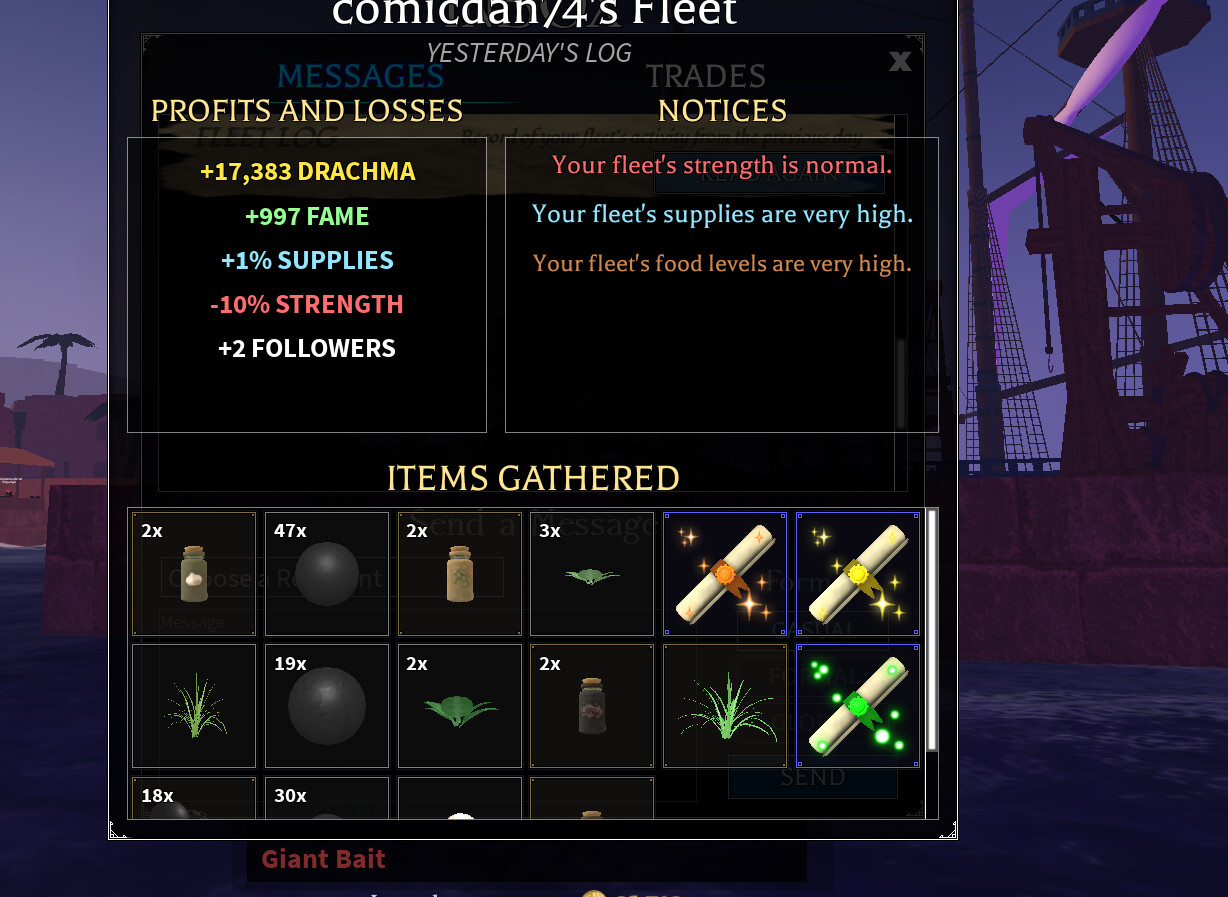The image size is (1228, 897).
Task: Select the 19x cannonball item slot
Action: pos(327,706)
